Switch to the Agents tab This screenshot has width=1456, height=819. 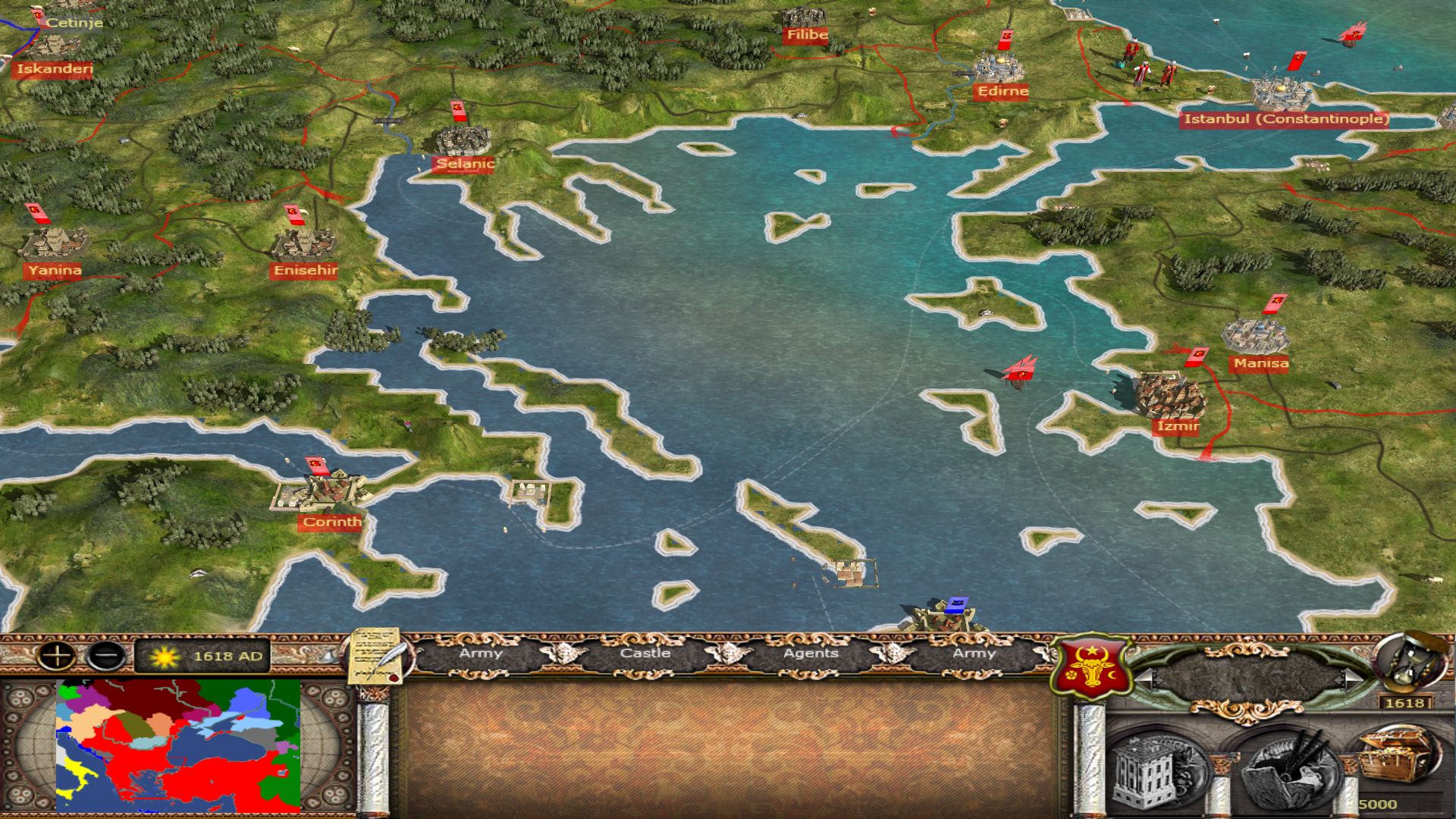click(x=811, y=654)
